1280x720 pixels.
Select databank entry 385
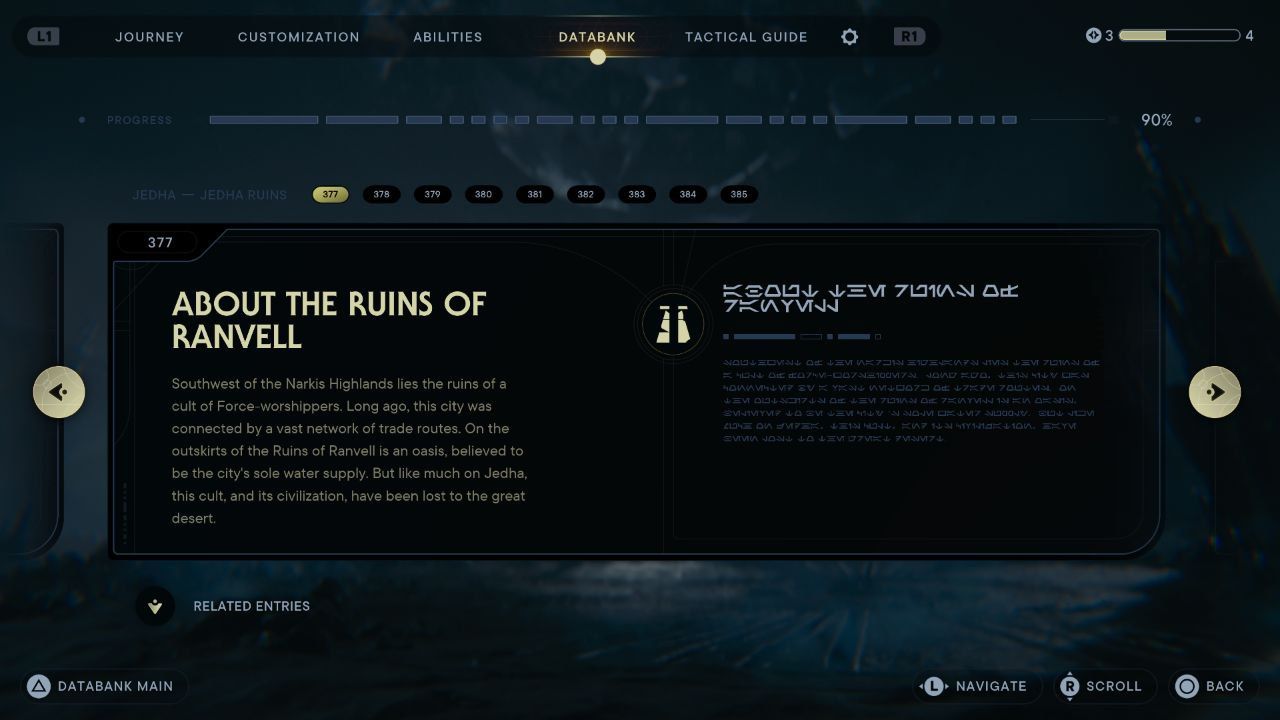[x=739, y=194]
